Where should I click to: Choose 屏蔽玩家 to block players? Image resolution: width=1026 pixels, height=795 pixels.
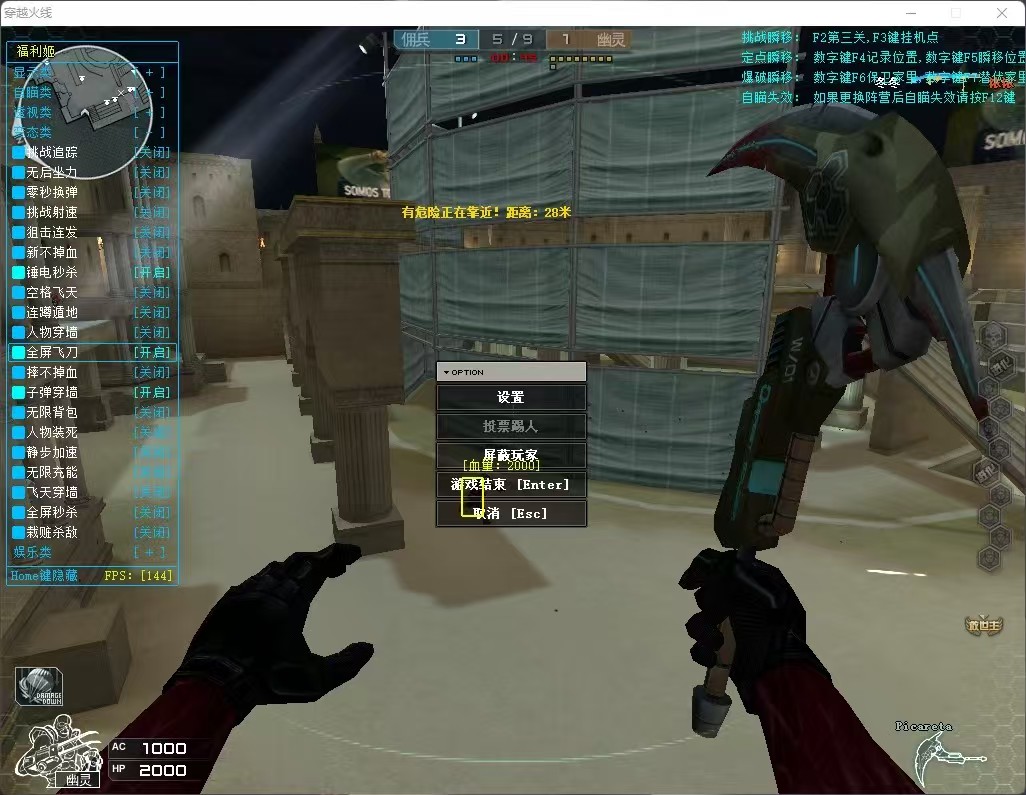click(x=511, y=455)
